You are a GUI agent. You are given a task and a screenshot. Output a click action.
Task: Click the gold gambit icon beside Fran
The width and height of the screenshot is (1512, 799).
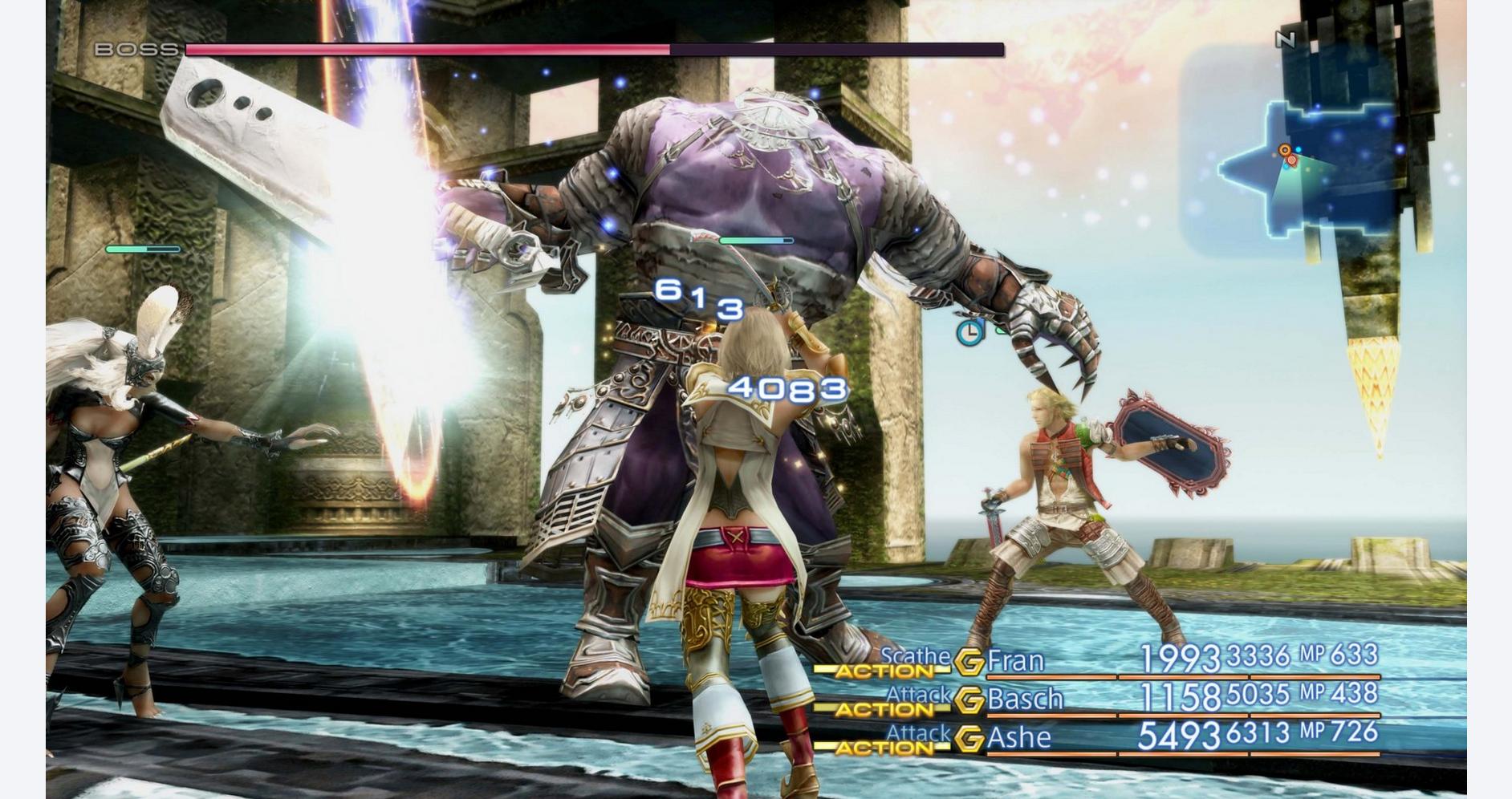tap(969, 662)
